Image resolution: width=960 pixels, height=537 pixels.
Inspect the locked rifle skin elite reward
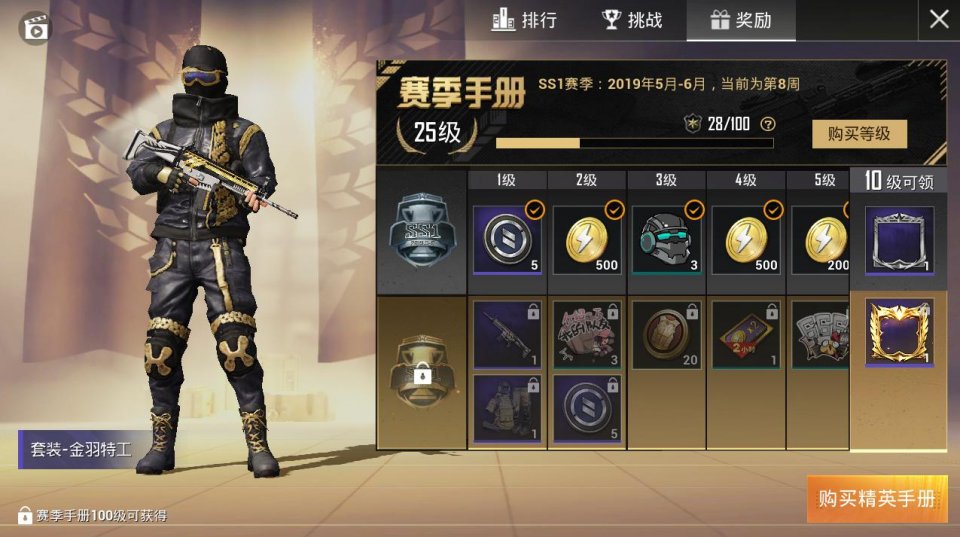(x=507, y=334)
